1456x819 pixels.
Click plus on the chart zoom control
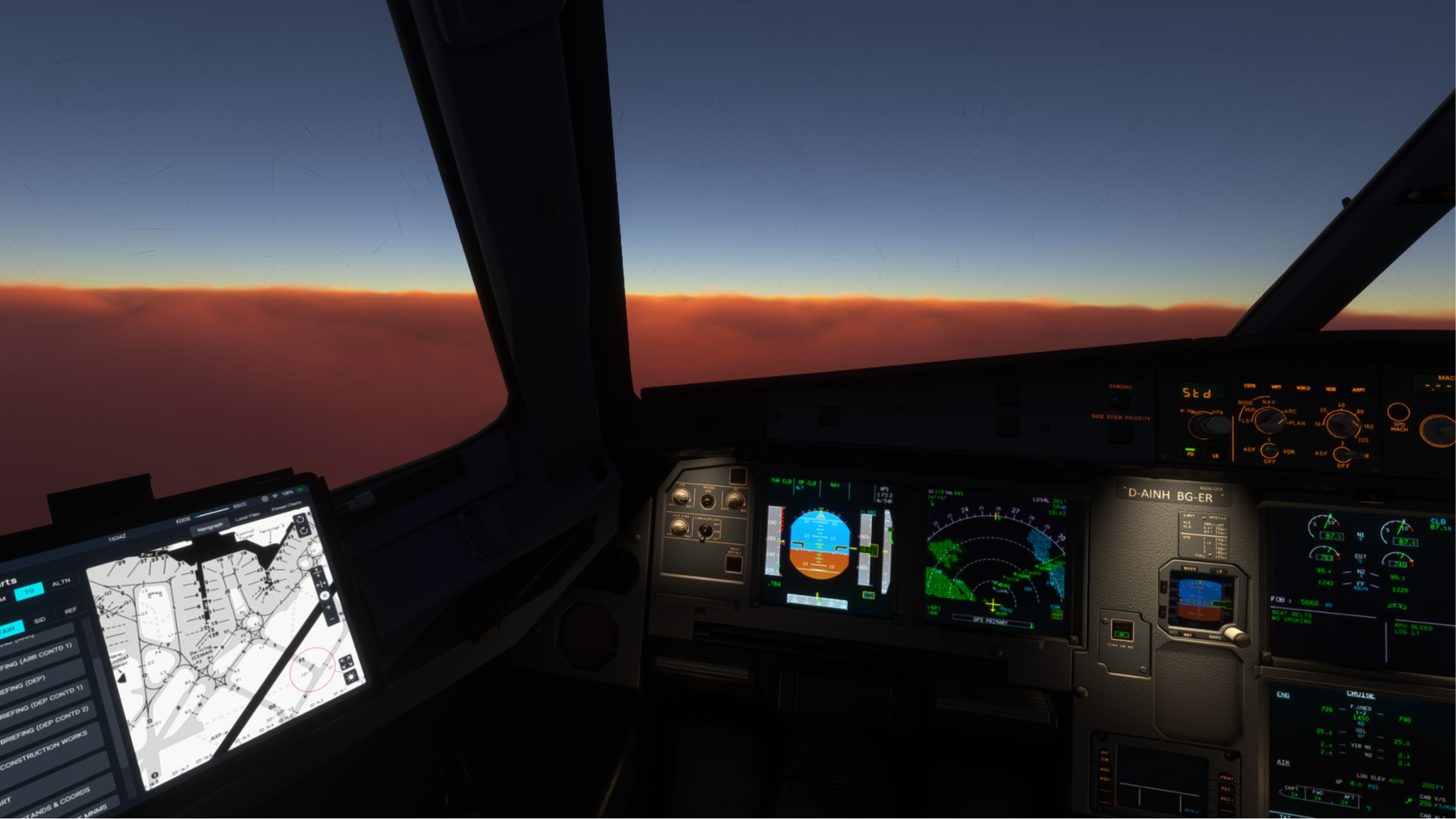[x=328, y=606]
